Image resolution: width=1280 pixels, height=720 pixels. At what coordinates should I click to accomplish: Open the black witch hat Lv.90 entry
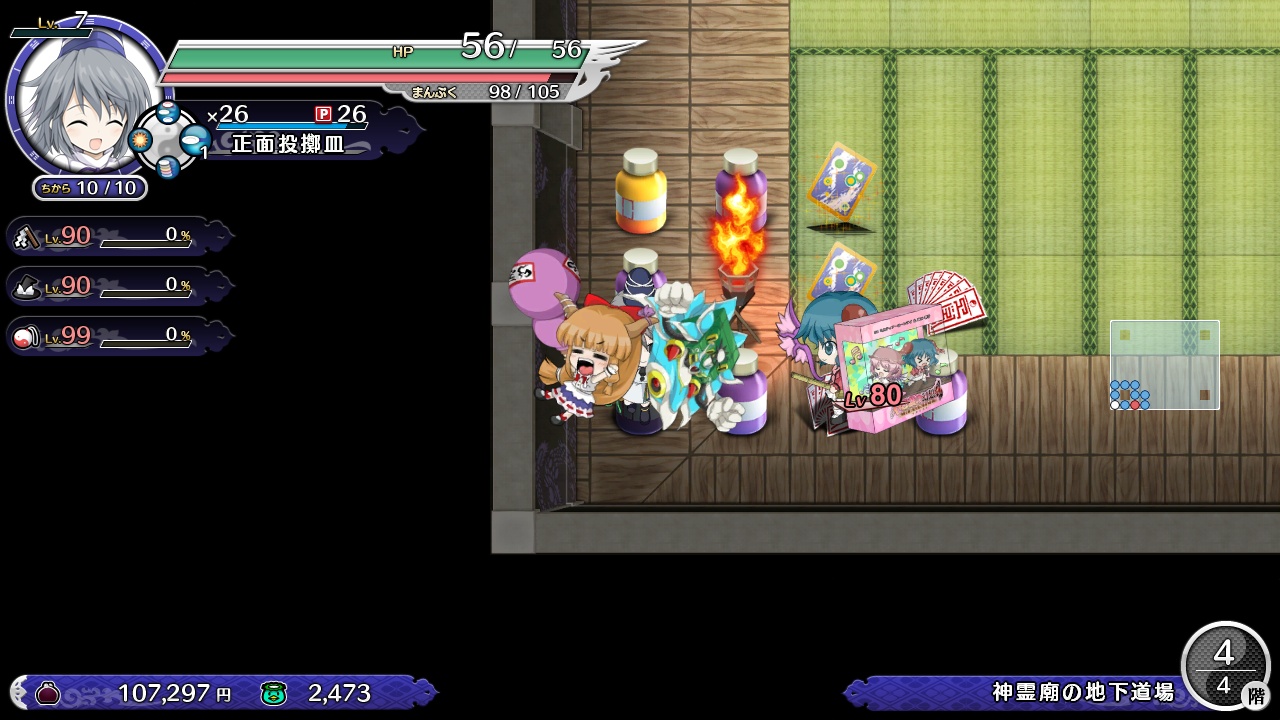(x=110, y=286)
